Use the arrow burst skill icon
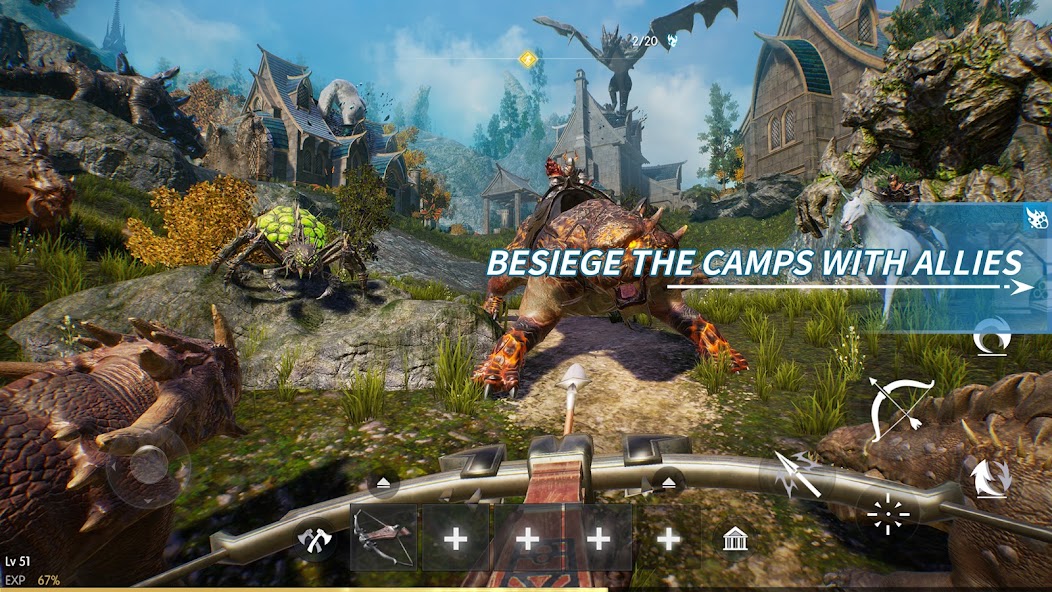Viewport: 1052px width, 592px height. click(x=798, y=476)
